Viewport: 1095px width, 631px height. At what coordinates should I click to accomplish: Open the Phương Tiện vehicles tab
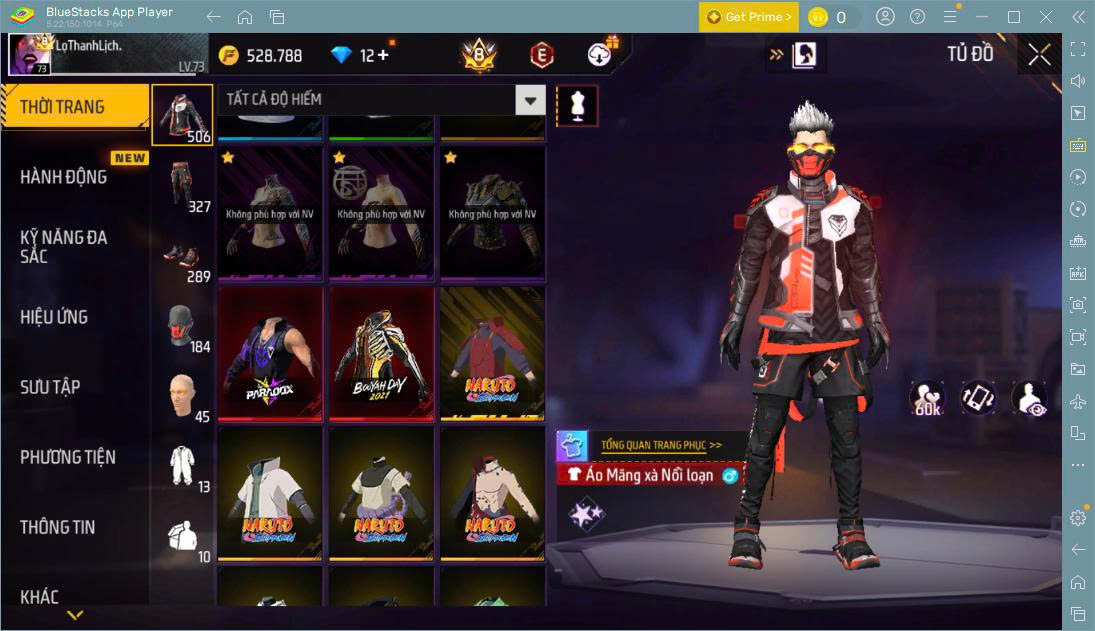(x=68, y=457)
